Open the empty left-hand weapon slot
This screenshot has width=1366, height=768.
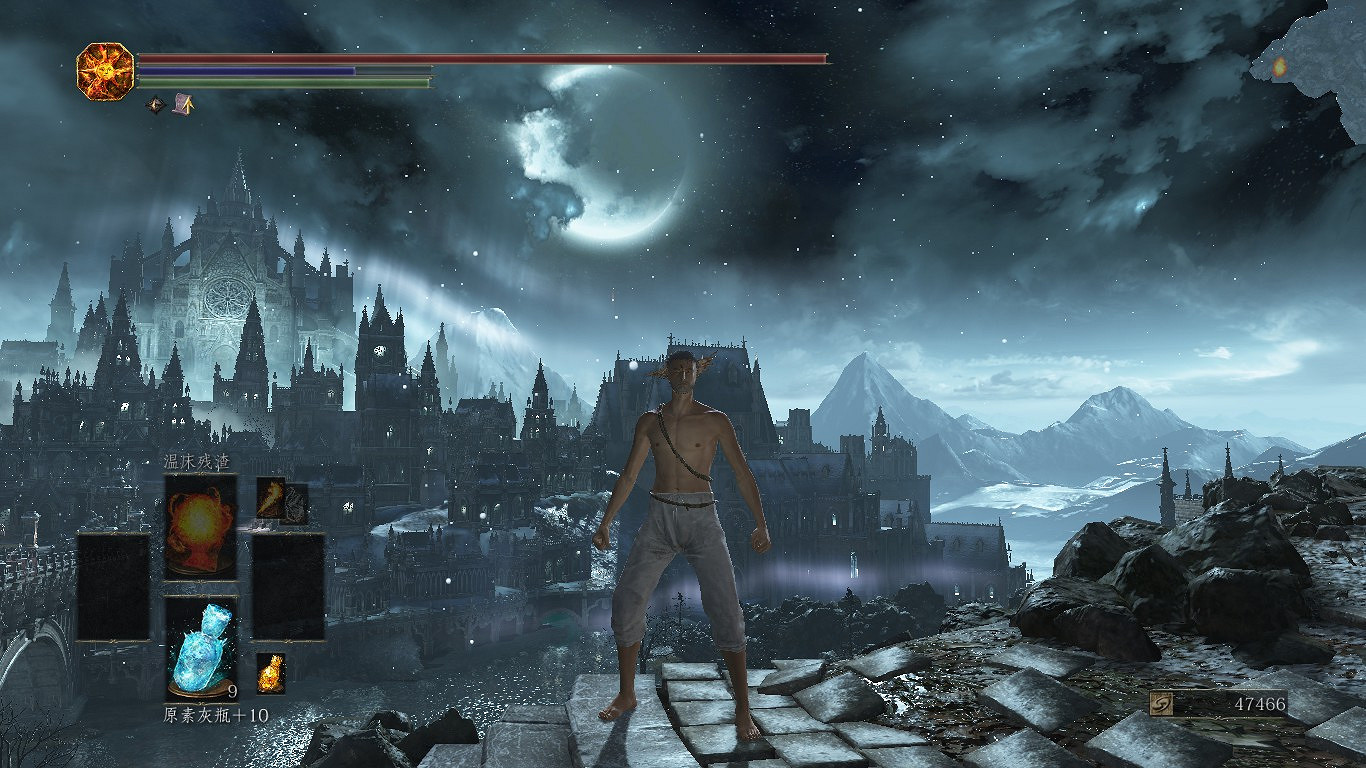click(x=113, y=587)
